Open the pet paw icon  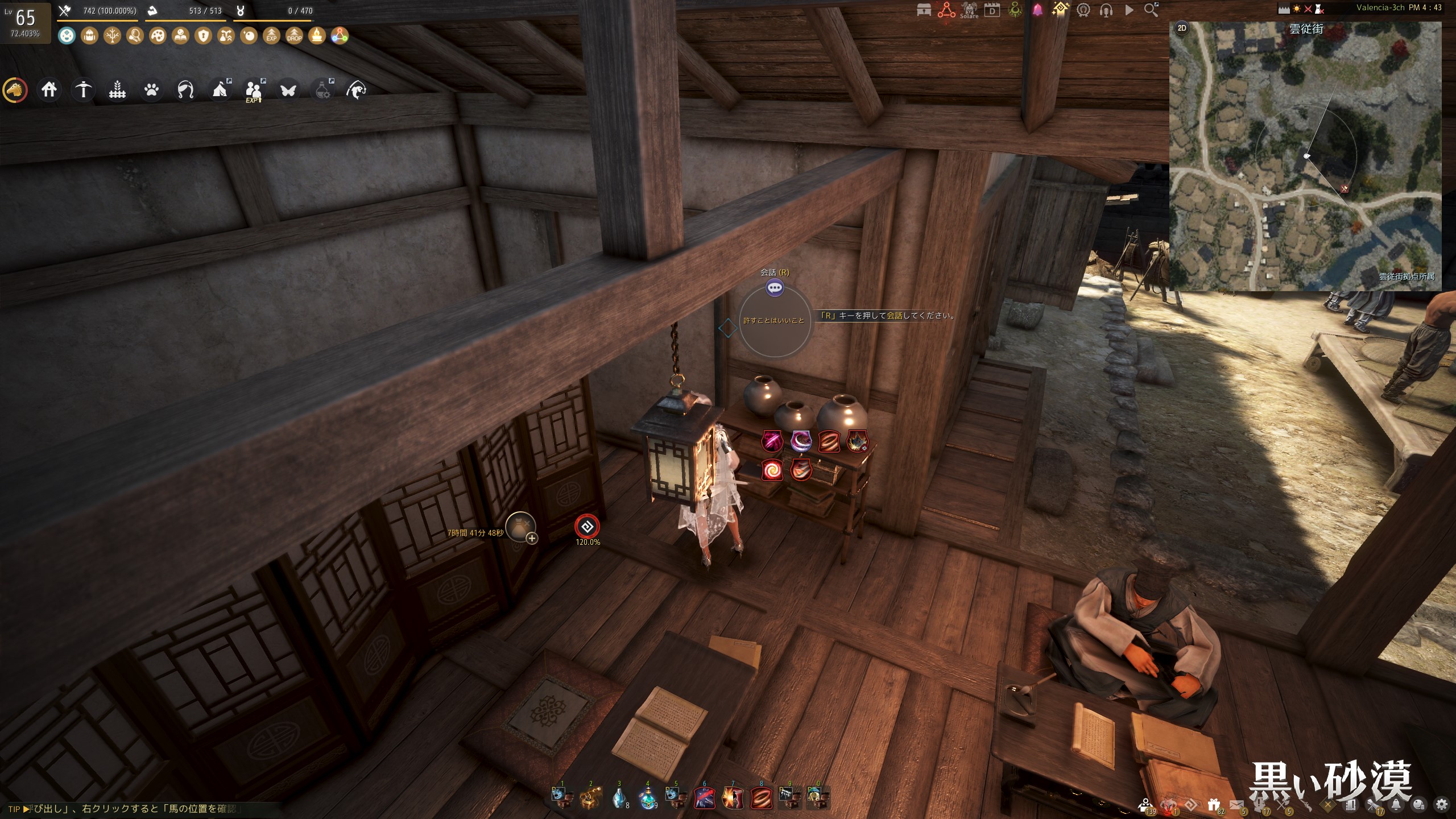pos(151,90)
